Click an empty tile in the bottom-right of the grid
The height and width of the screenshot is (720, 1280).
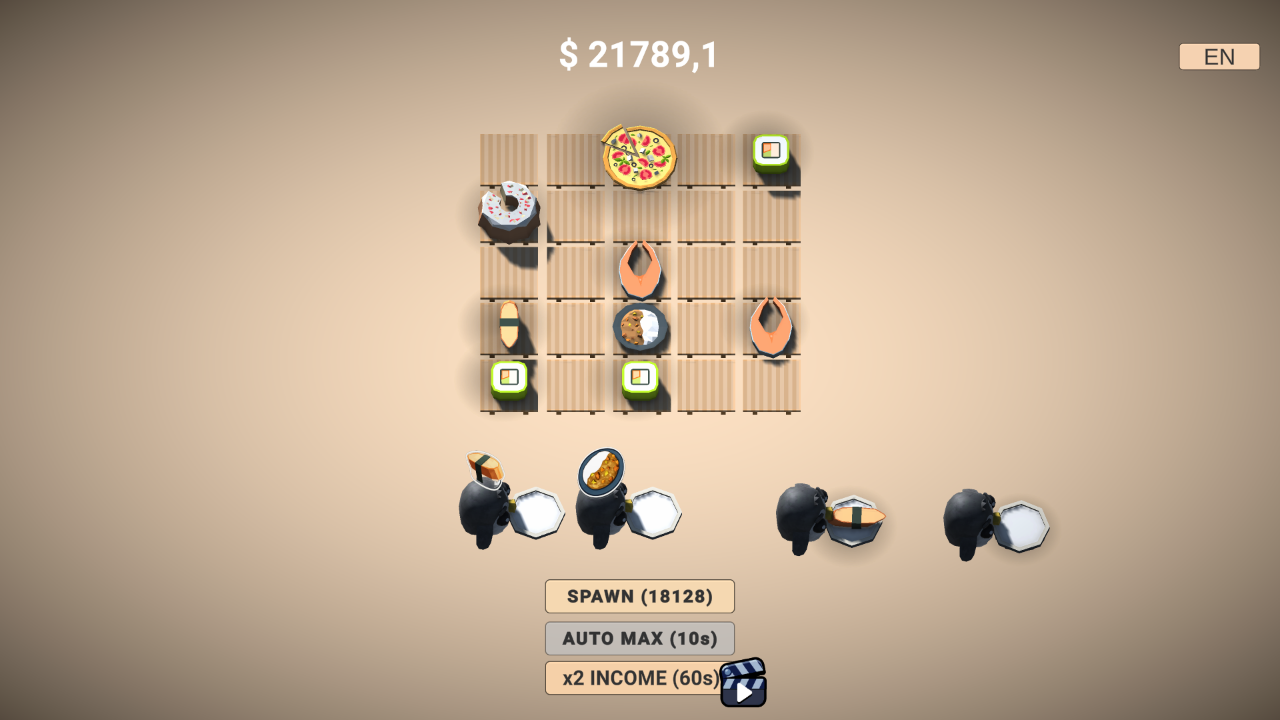pyautogui.click(x=770, y=390)
